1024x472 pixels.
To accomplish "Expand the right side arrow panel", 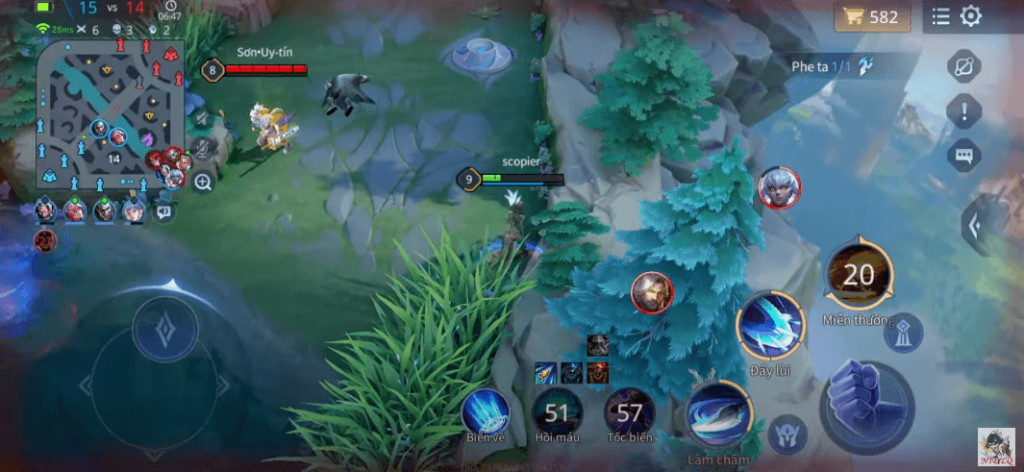I will [976, 226].
